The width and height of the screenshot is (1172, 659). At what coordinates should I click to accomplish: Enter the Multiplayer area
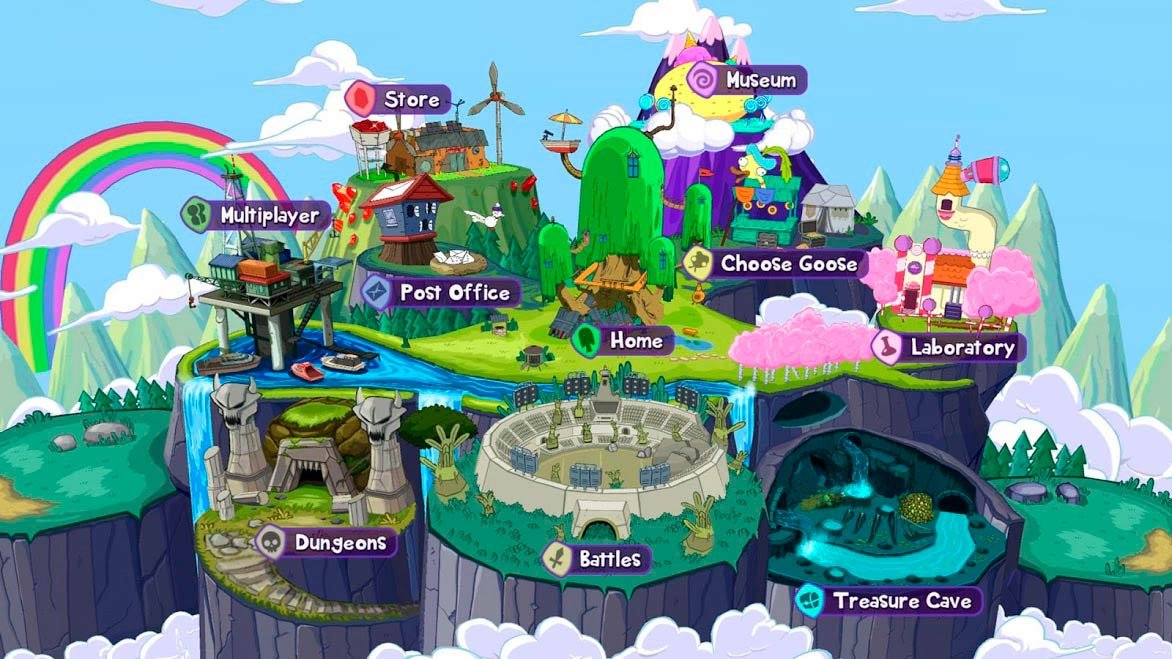[255, 215]
